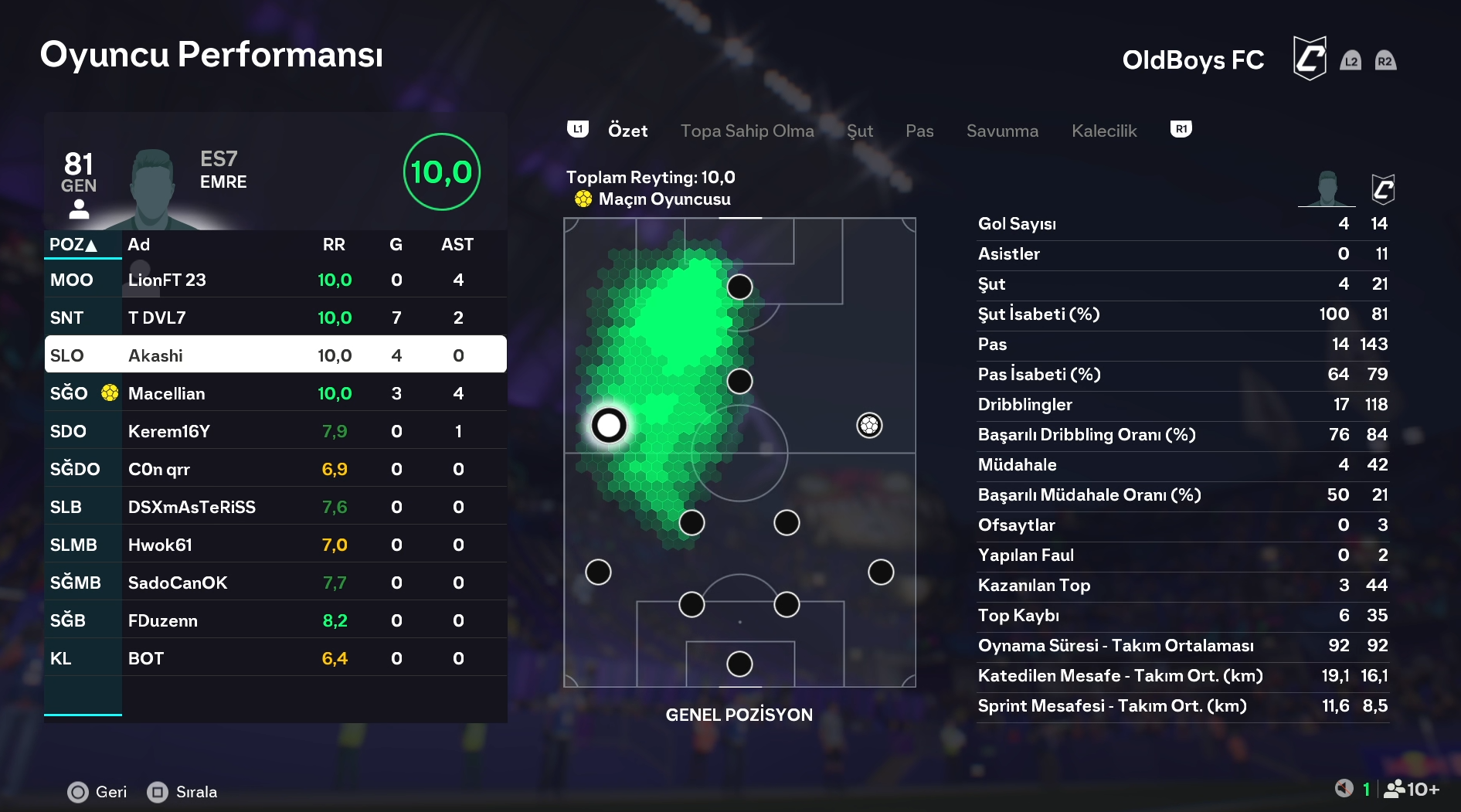
Task: Pick Macellian from the player list
Action: (275, 393)
